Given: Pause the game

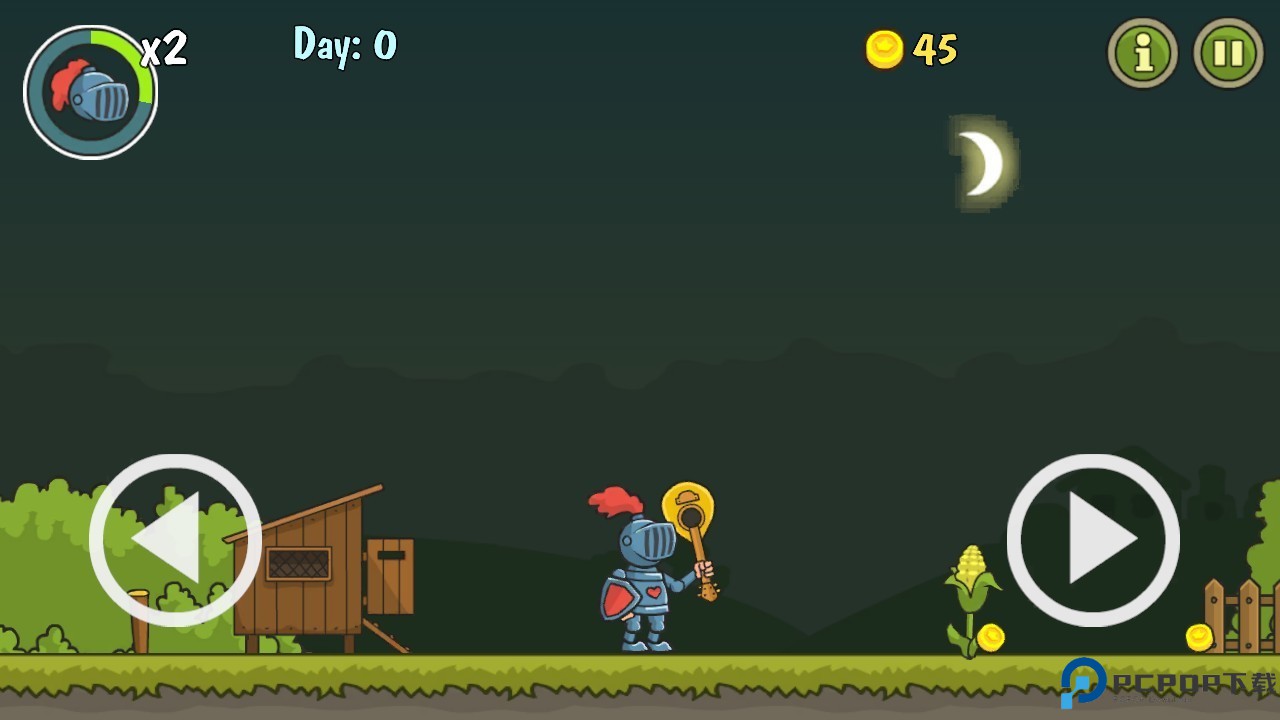Looking at the screenshot, I should coord(1228,53).
